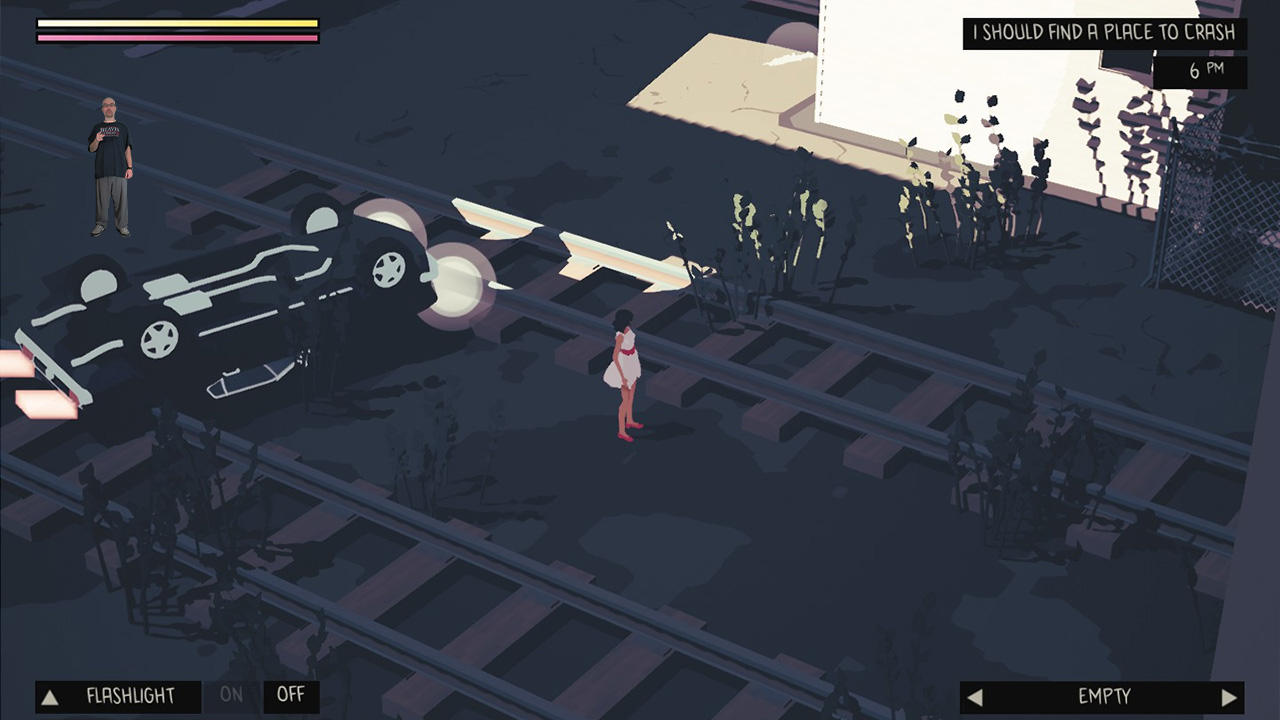
Task: Cycle inventory right with the right arrow
Action: [x=1232, y=697]
